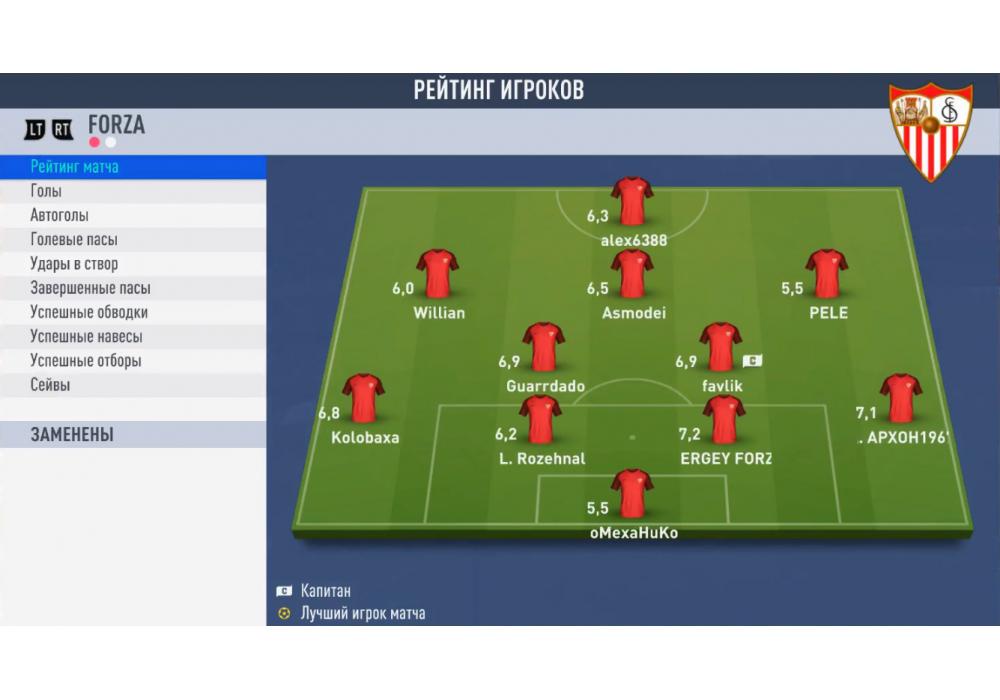Select the Успешные отборы row
This screenshot has width=1000, height=700.
tap(132, 360)
